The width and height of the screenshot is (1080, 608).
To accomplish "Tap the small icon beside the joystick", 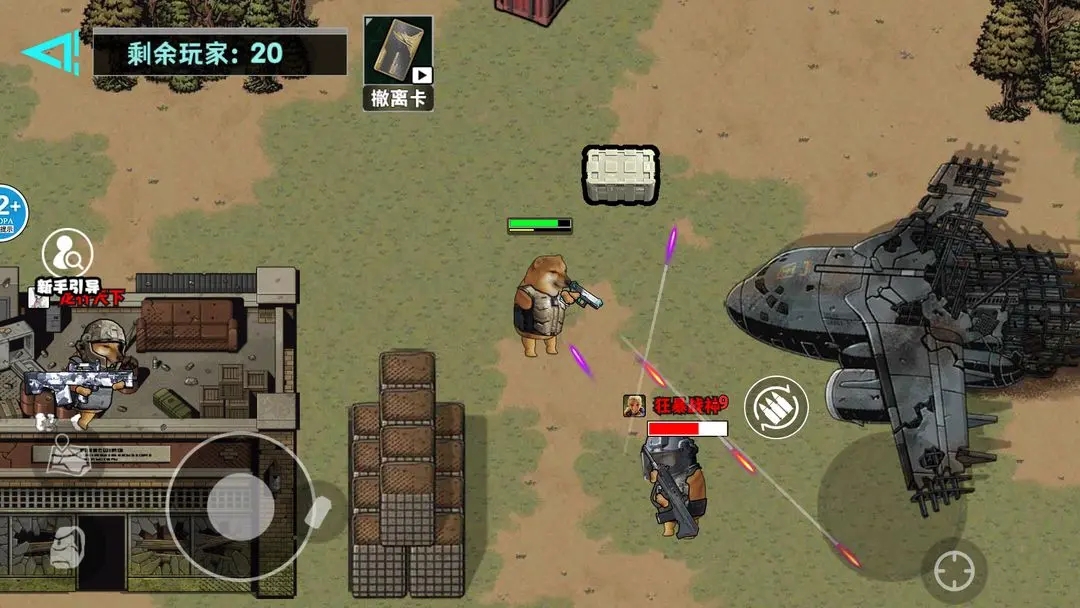I will pos(318,511).
